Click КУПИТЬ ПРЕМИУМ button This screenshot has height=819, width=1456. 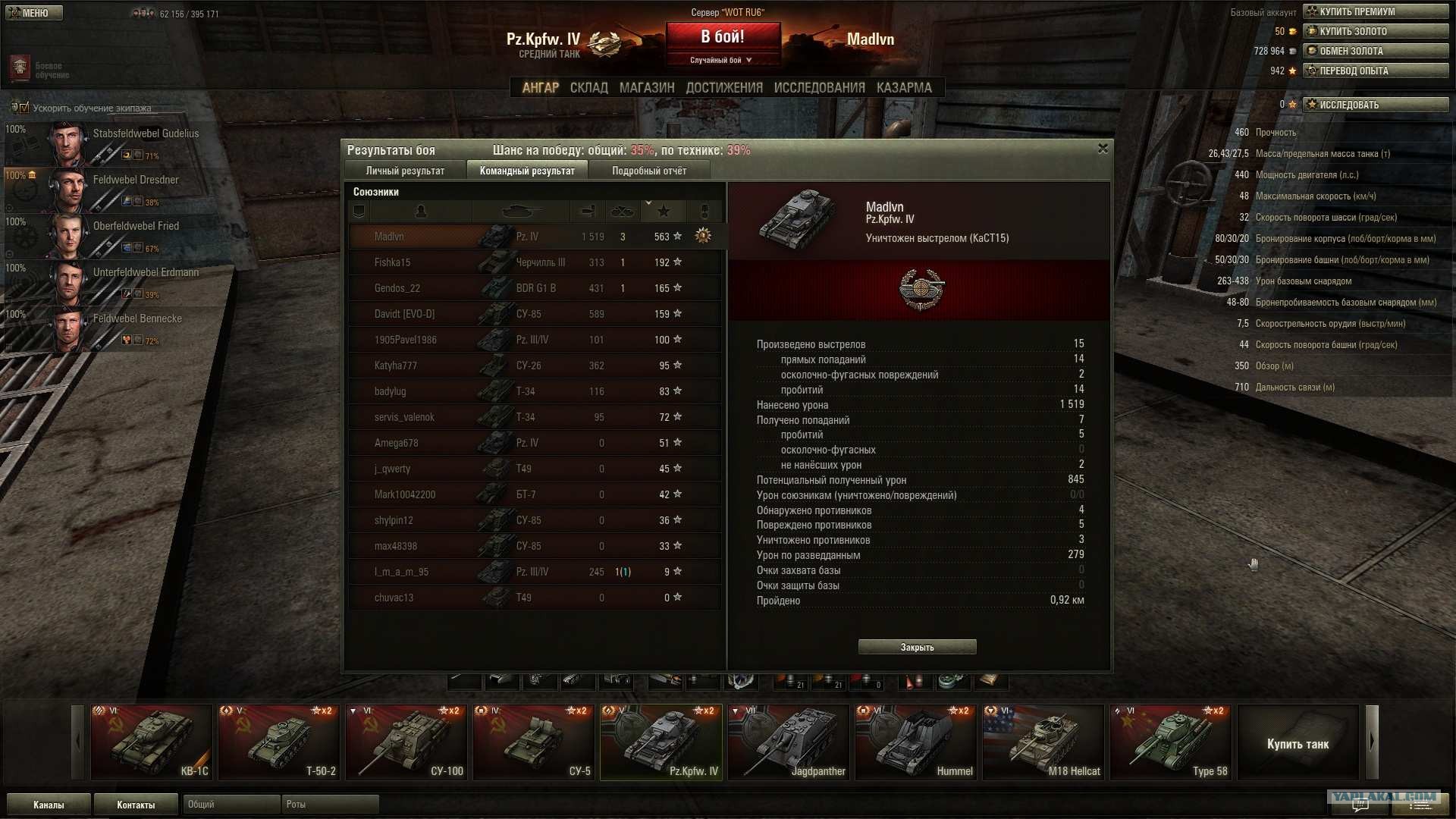pyautogui.click(x=1375, y=11)
